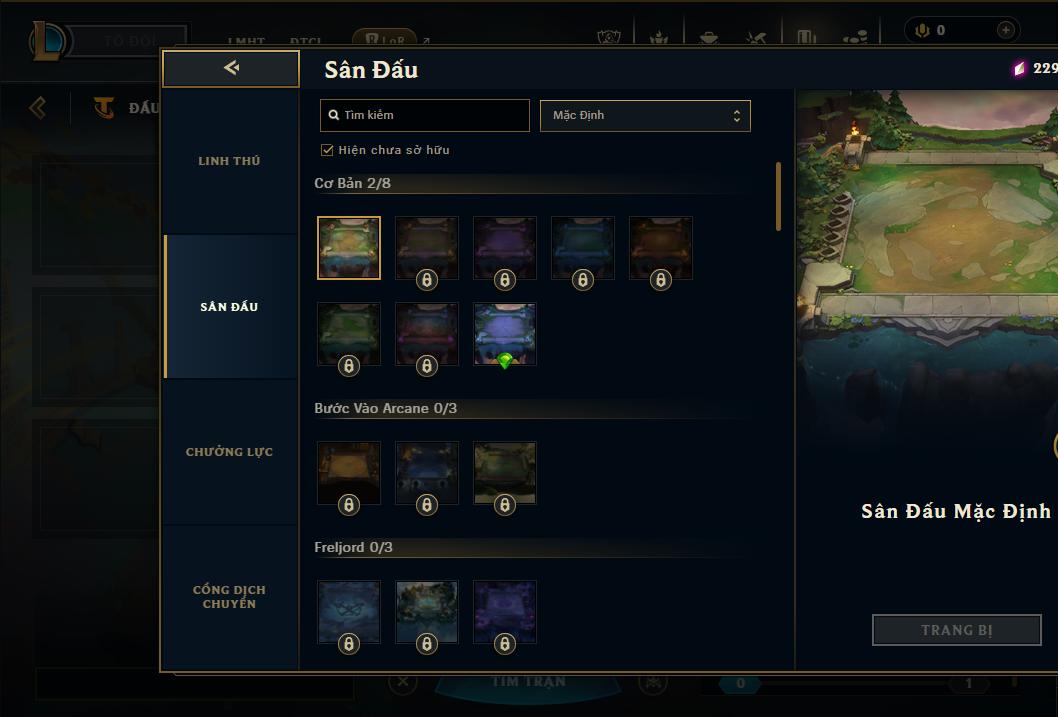The height and width of the screenshot is (717, 1058).
Task: Go back using the arrow button
Action: coord(231,68)
